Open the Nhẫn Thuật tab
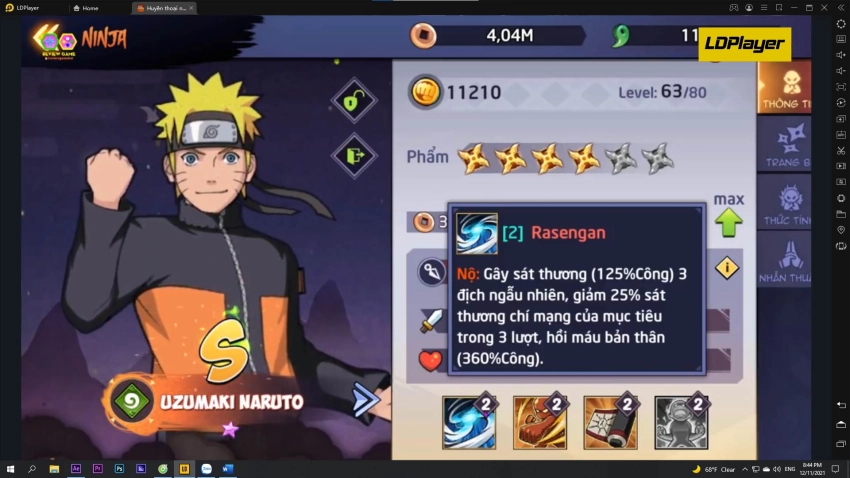The height and width of the screenshot is (478, 850). (x=785, y=261)
